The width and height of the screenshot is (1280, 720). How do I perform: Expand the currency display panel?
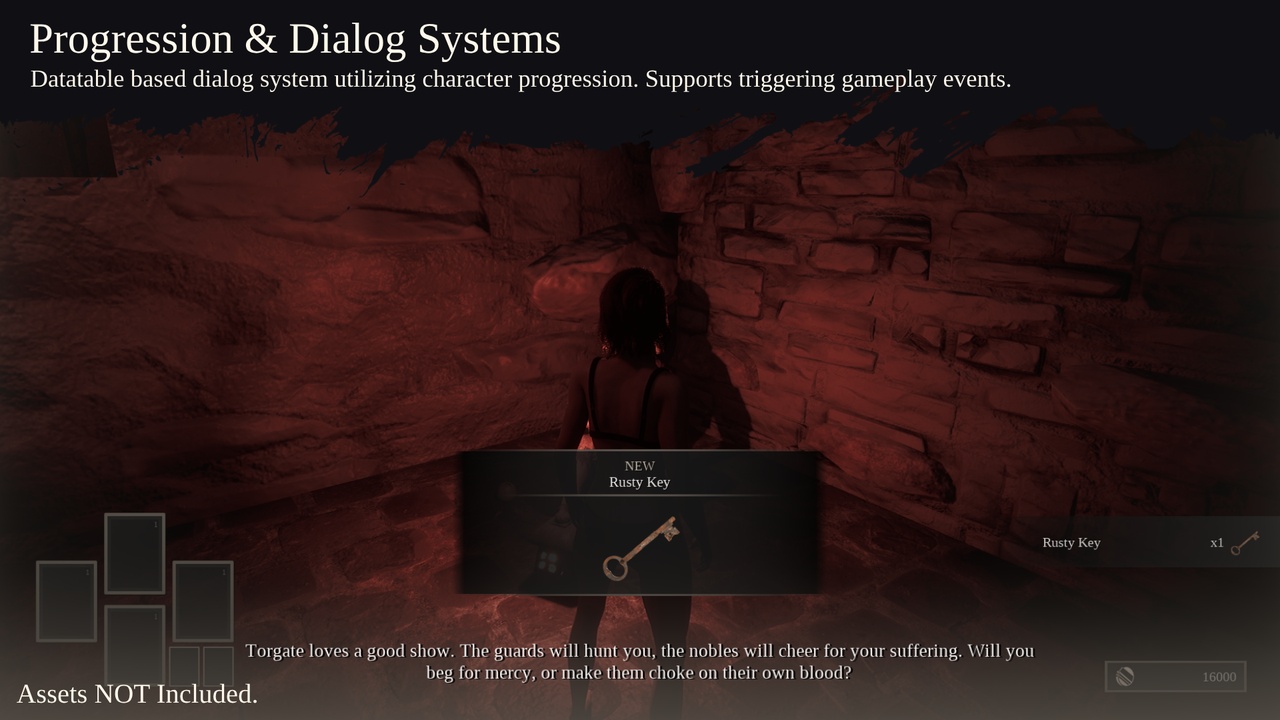(x=1175, y=676)
